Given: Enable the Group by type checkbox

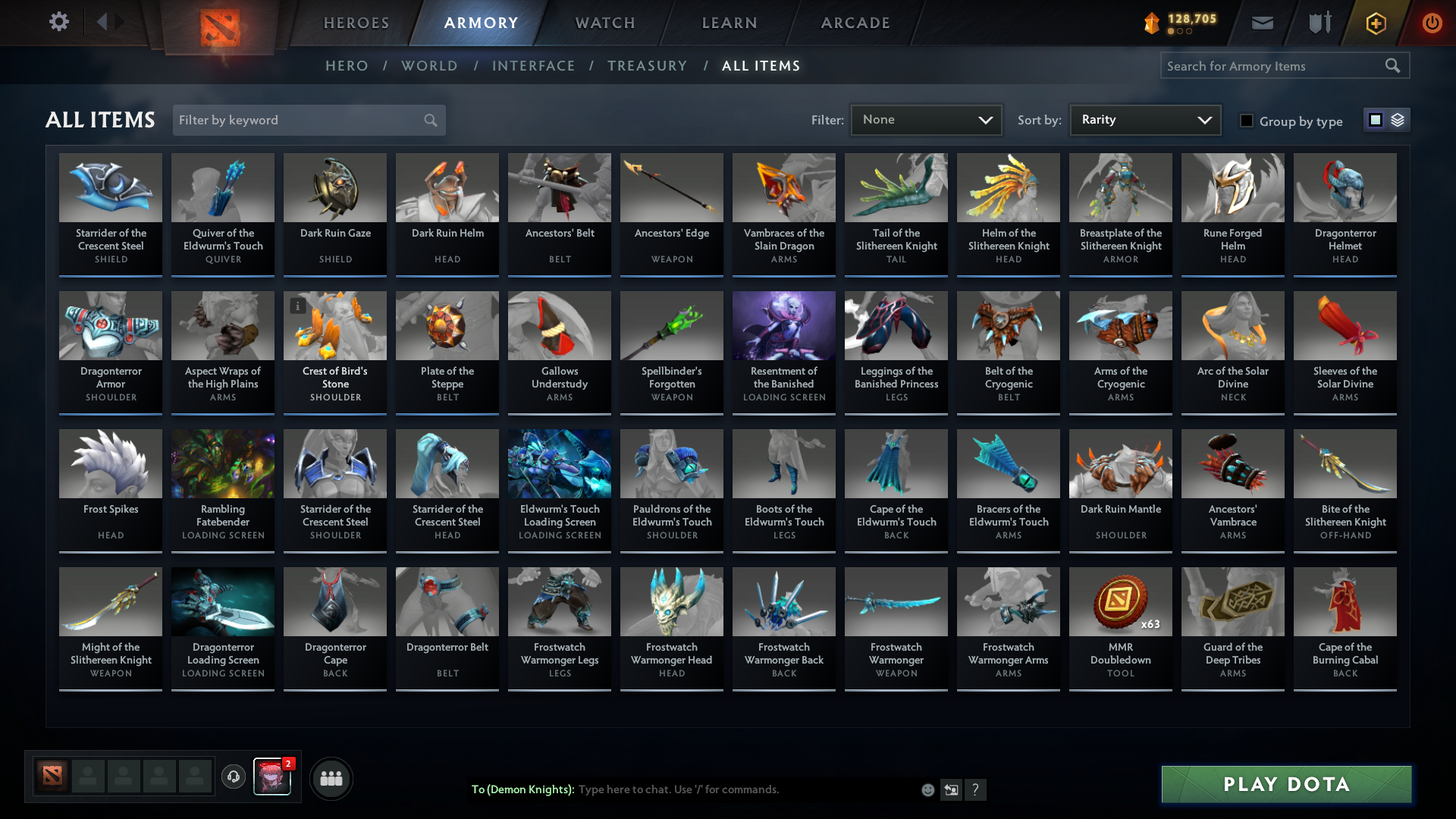Looking at the screenshot, I should 1247,121.
